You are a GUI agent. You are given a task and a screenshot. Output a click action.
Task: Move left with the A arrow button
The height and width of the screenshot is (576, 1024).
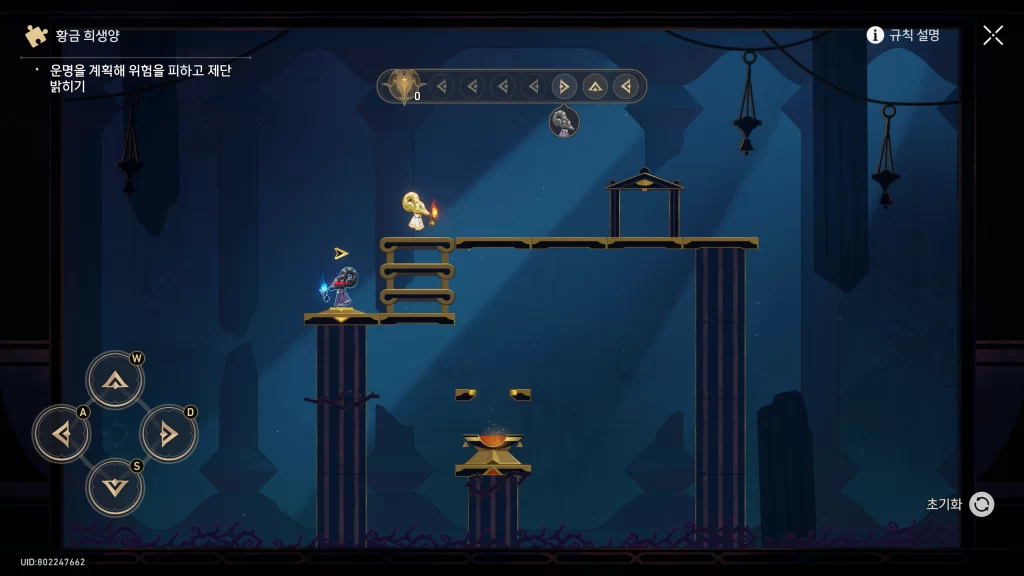[x=62, y=434]
